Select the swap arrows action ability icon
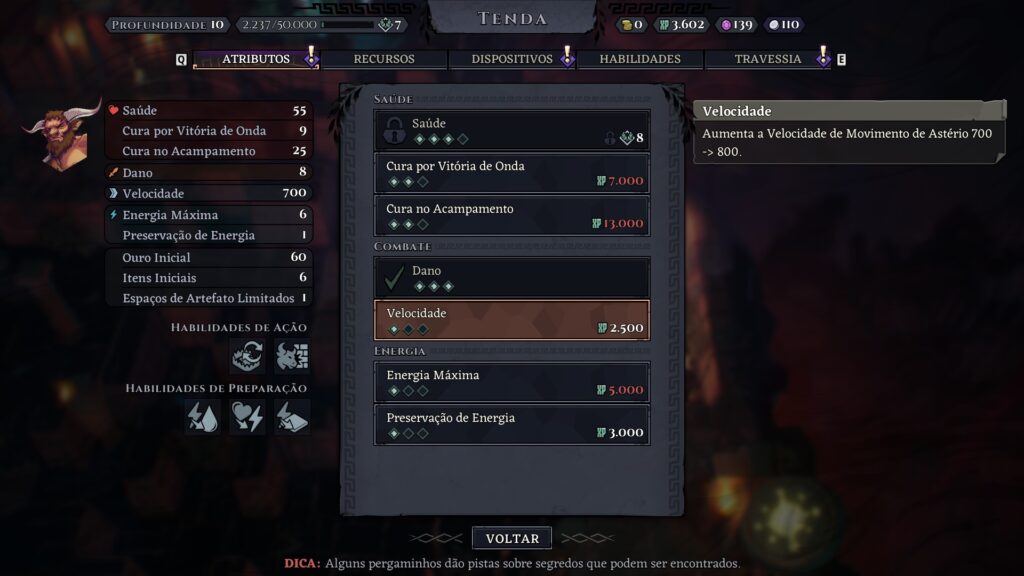This screenshot has width=1024, height=576. click(x=247, y=356)
